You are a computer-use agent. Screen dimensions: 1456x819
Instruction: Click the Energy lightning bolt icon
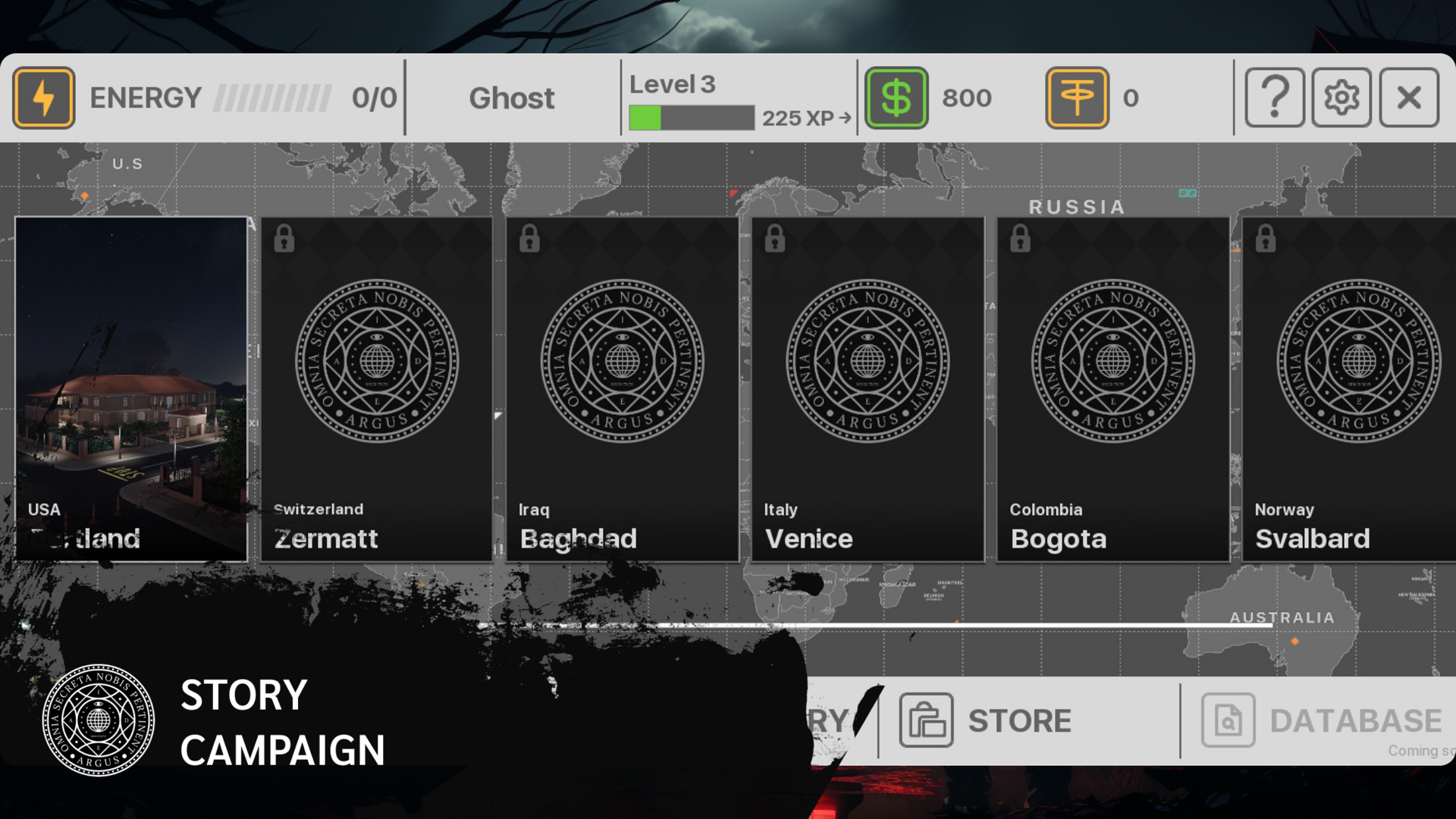(x=44, y=97)
